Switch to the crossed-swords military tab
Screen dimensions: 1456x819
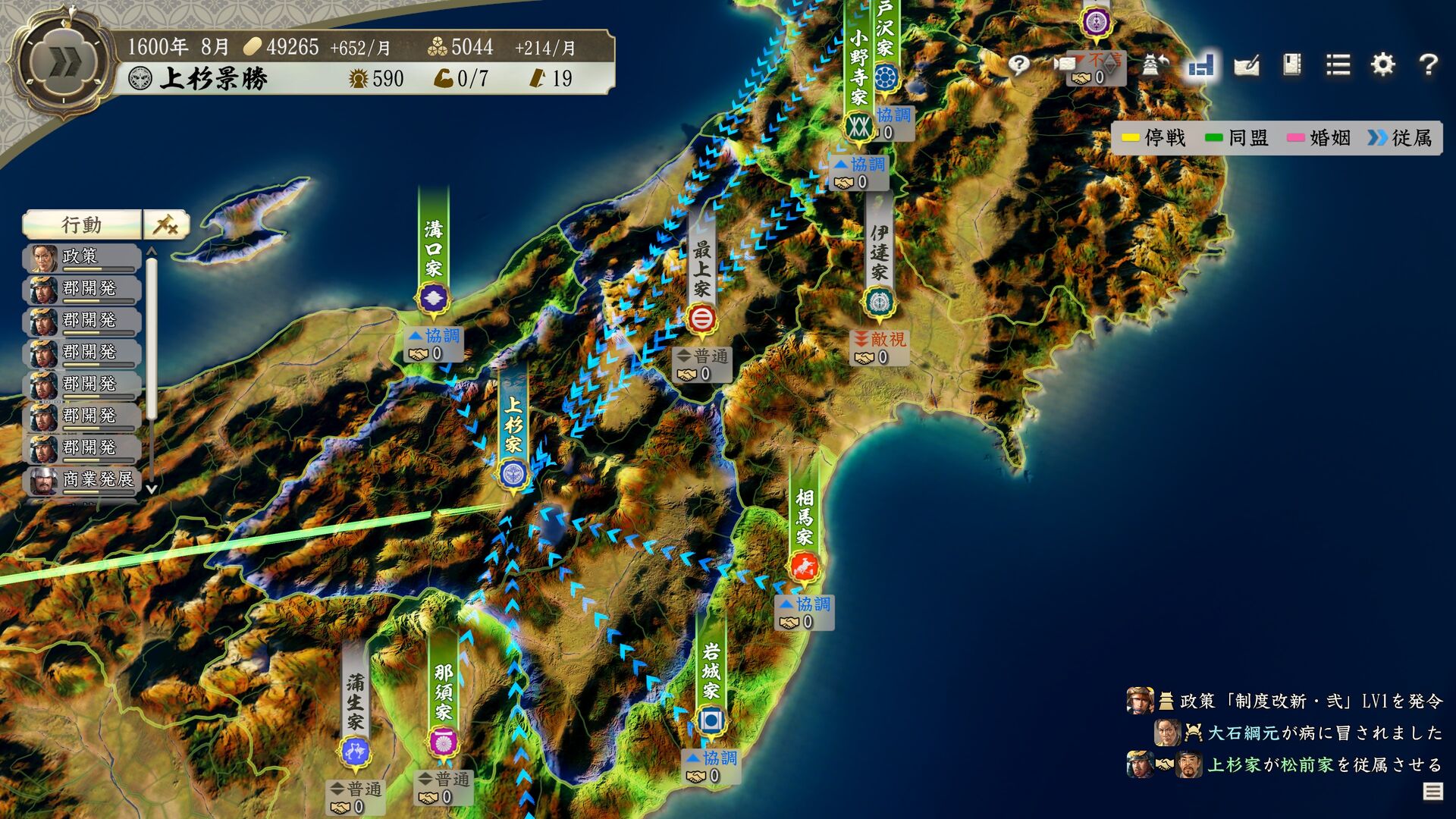pyautogui.click(x=166, y=225)
